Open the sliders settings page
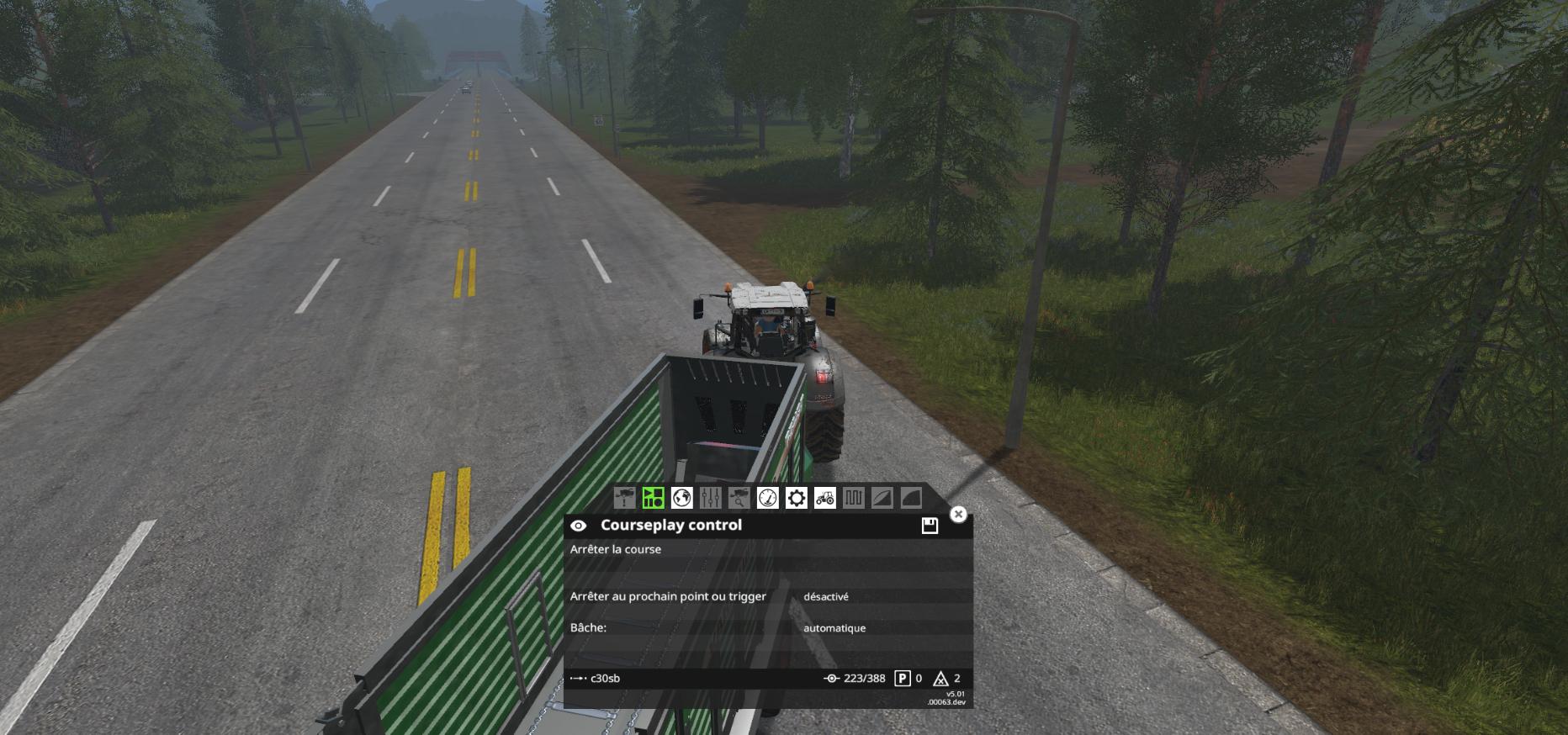The image size is (1568, 735). pyautogui.click(x=710, y=498)
